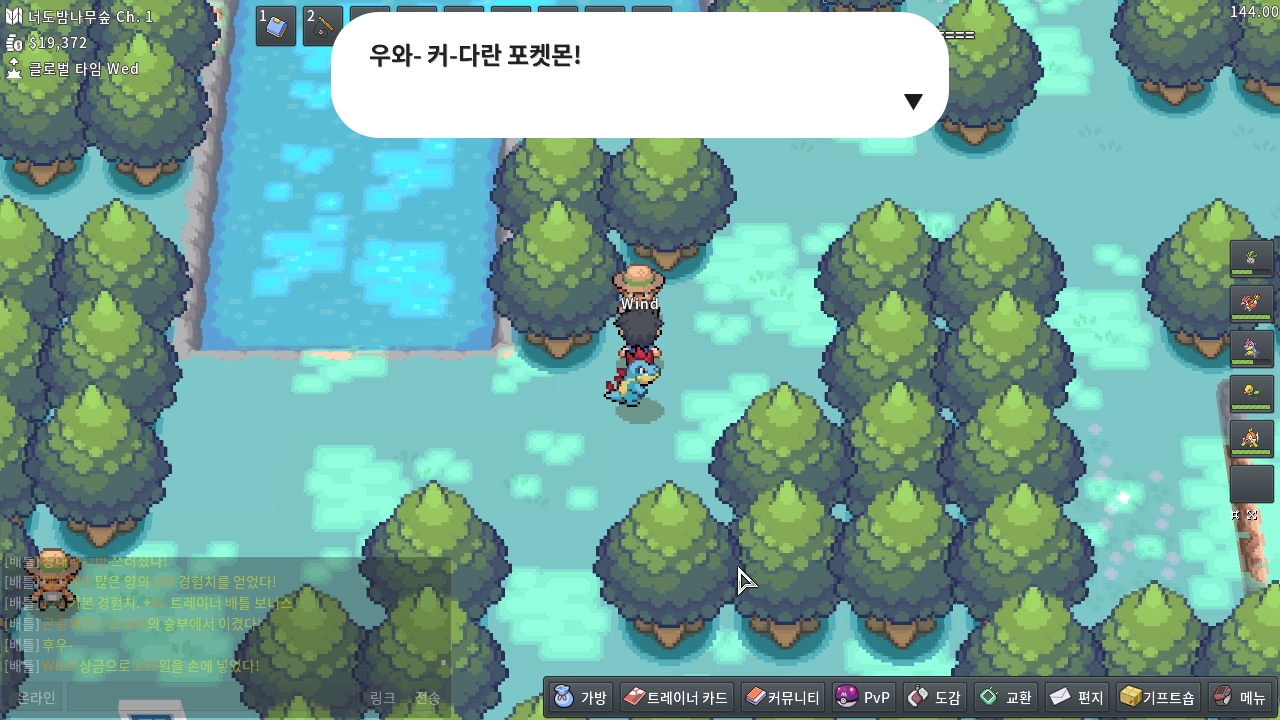This screenshot has height=720, width=1280.
Task: Open the PvP menu
Action: point(863,697)
